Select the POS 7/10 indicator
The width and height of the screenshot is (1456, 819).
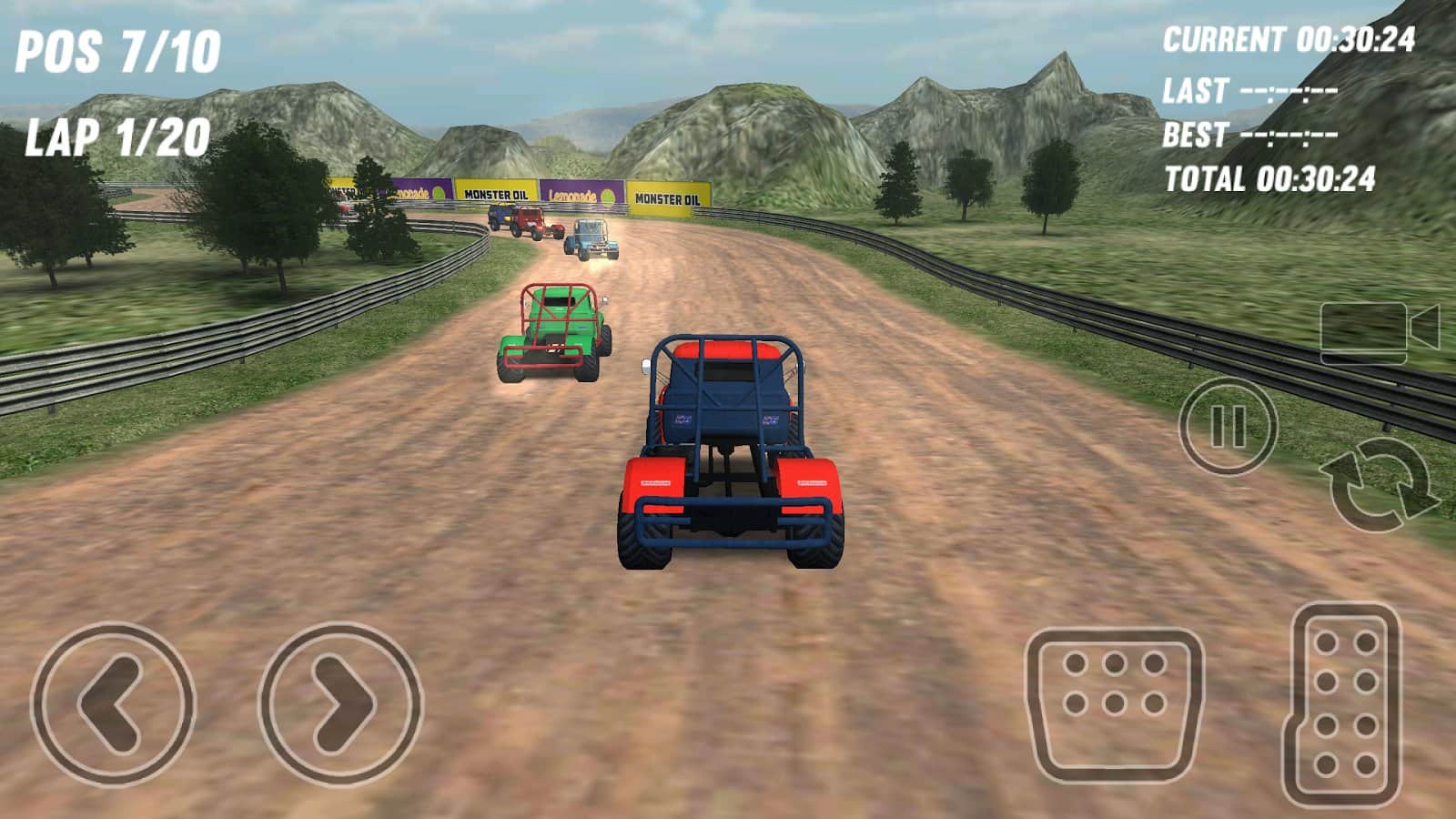click(x=118, y=50)
